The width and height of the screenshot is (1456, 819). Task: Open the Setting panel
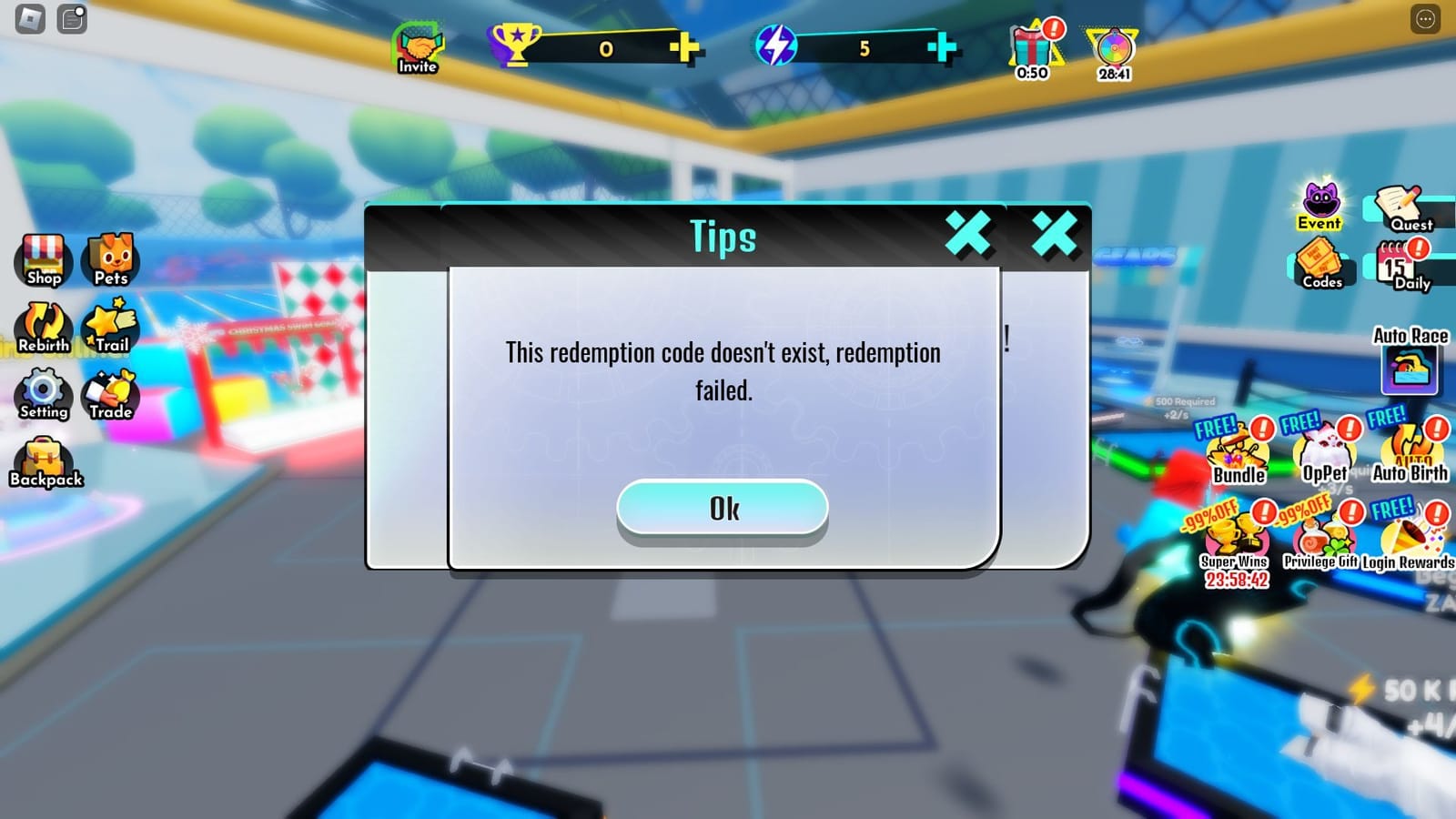pos(44,395)
